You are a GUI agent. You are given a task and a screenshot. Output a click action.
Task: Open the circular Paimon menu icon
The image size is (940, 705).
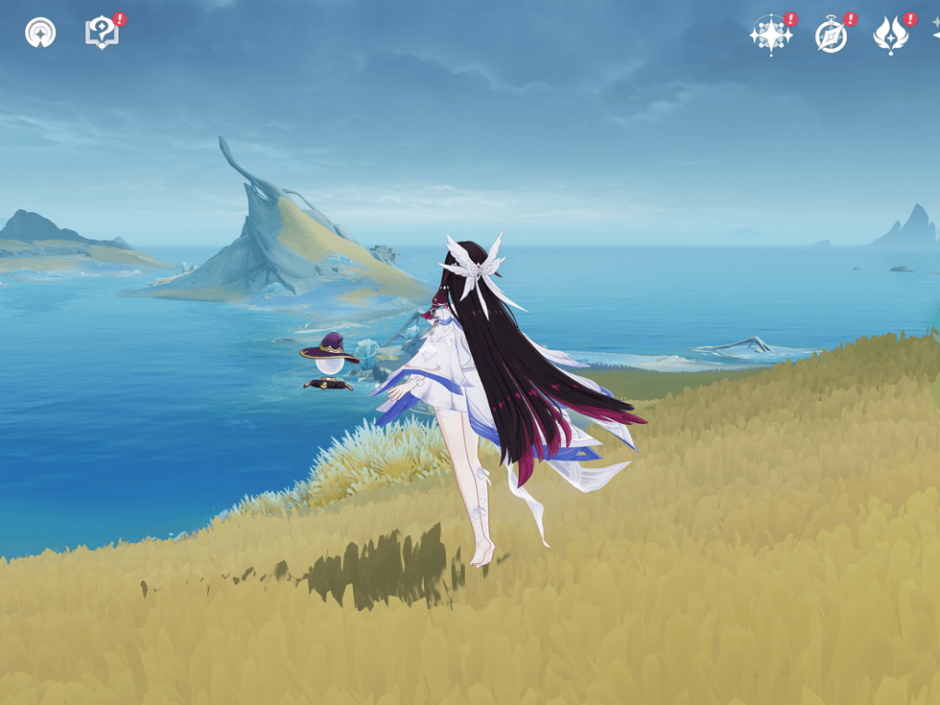(x=40, y=33)
